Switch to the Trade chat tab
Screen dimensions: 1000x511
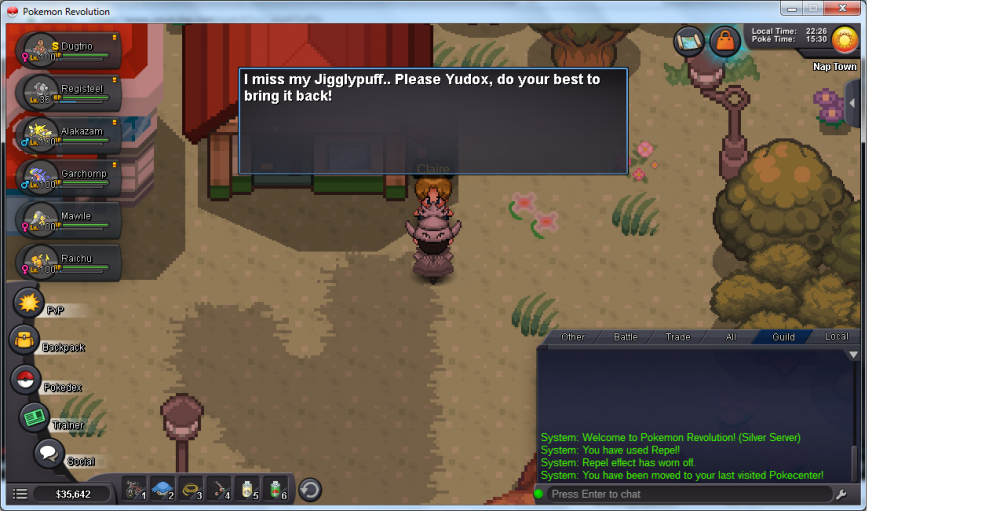(678, 337)
